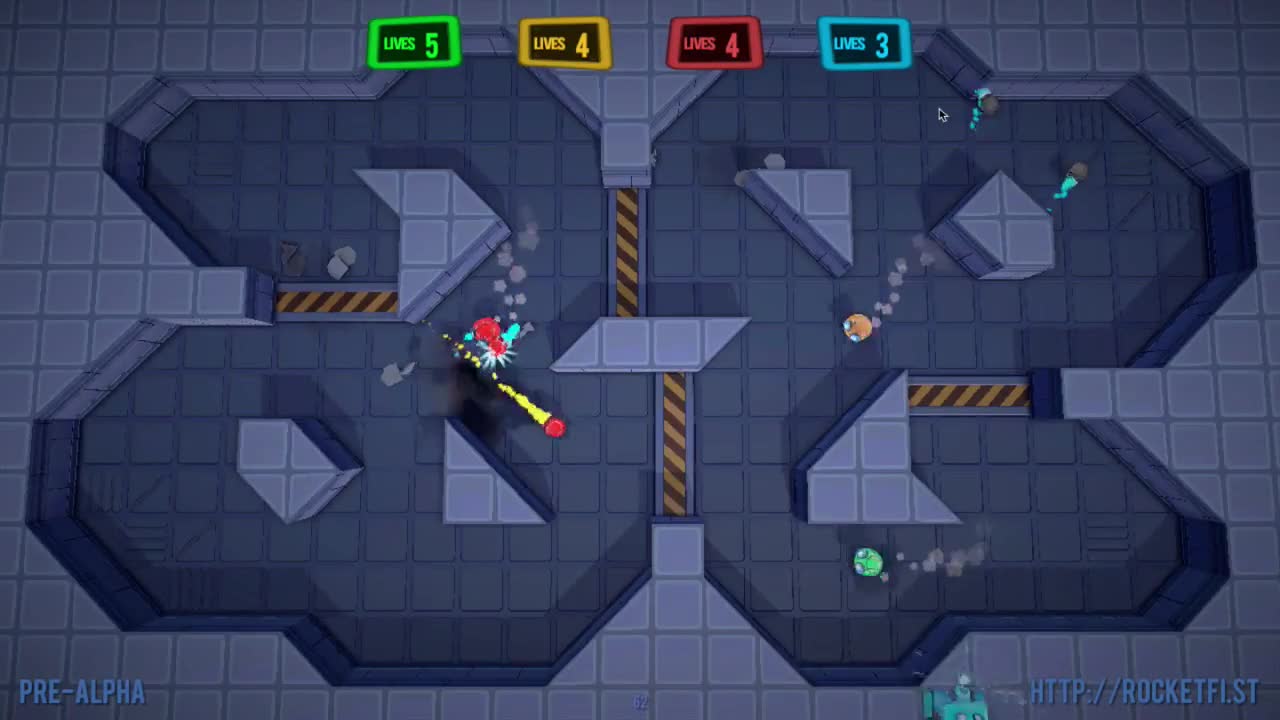Toggle the yellow player's LIVES badge
The height and width of the screenshot is (720, 1280).
pyautogui.click(x=564, y=43)
